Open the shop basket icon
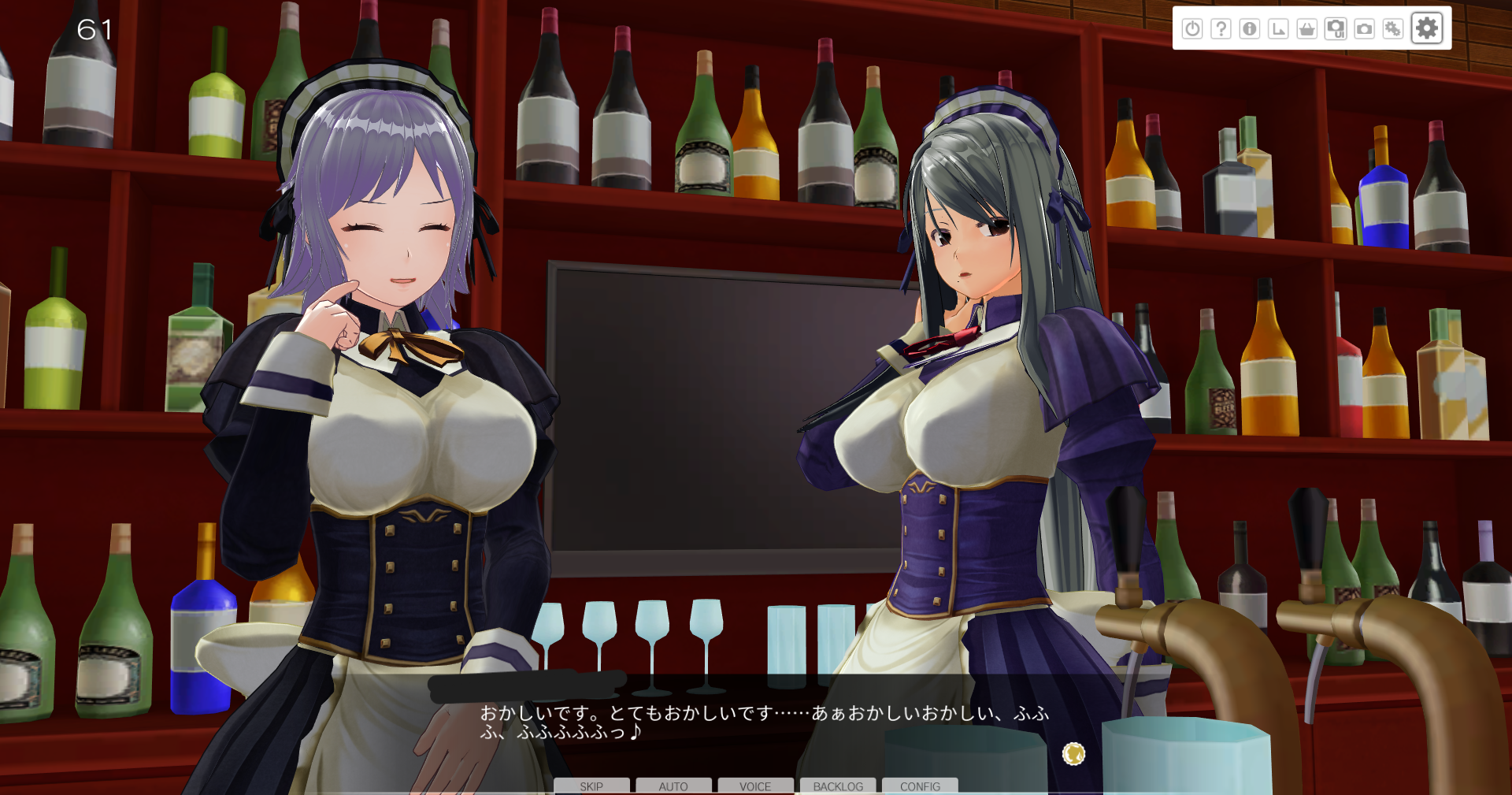Screen dimensions: 1512x795 point(1307,29)
